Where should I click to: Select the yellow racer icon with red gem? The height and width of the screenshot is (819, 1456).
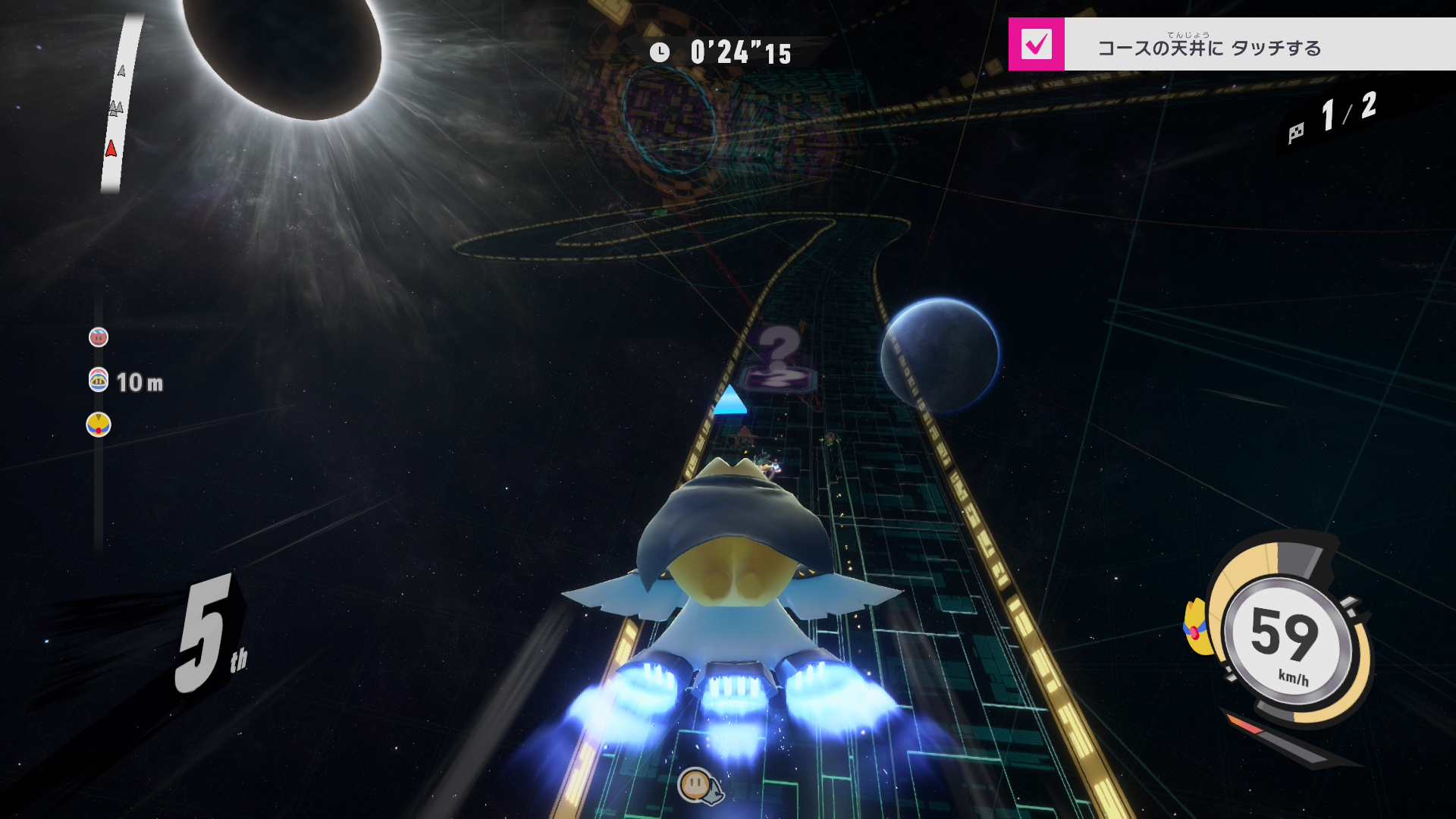point(99,425)
